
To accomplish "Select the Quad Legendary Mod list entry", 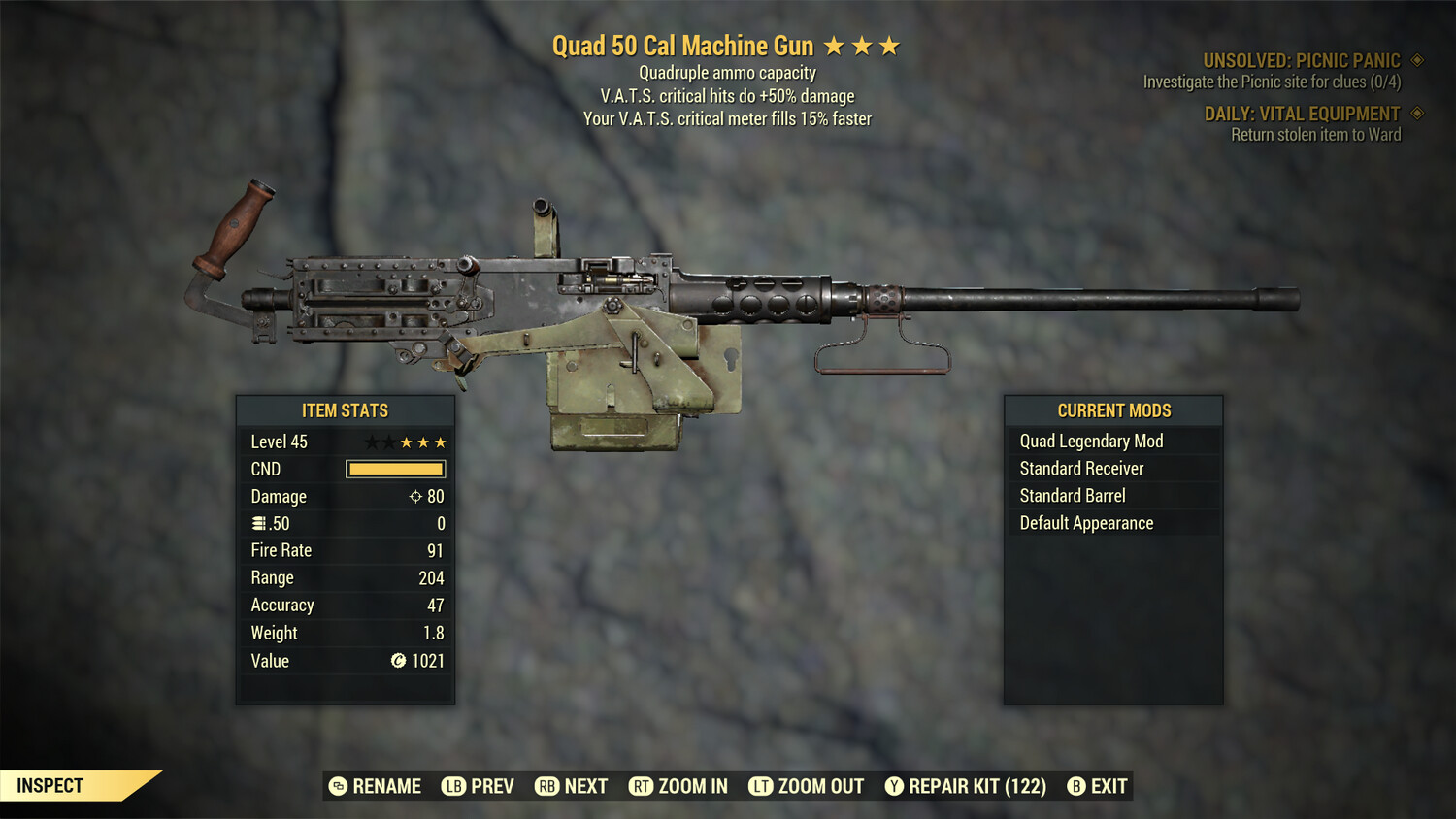I will 1090,441.
